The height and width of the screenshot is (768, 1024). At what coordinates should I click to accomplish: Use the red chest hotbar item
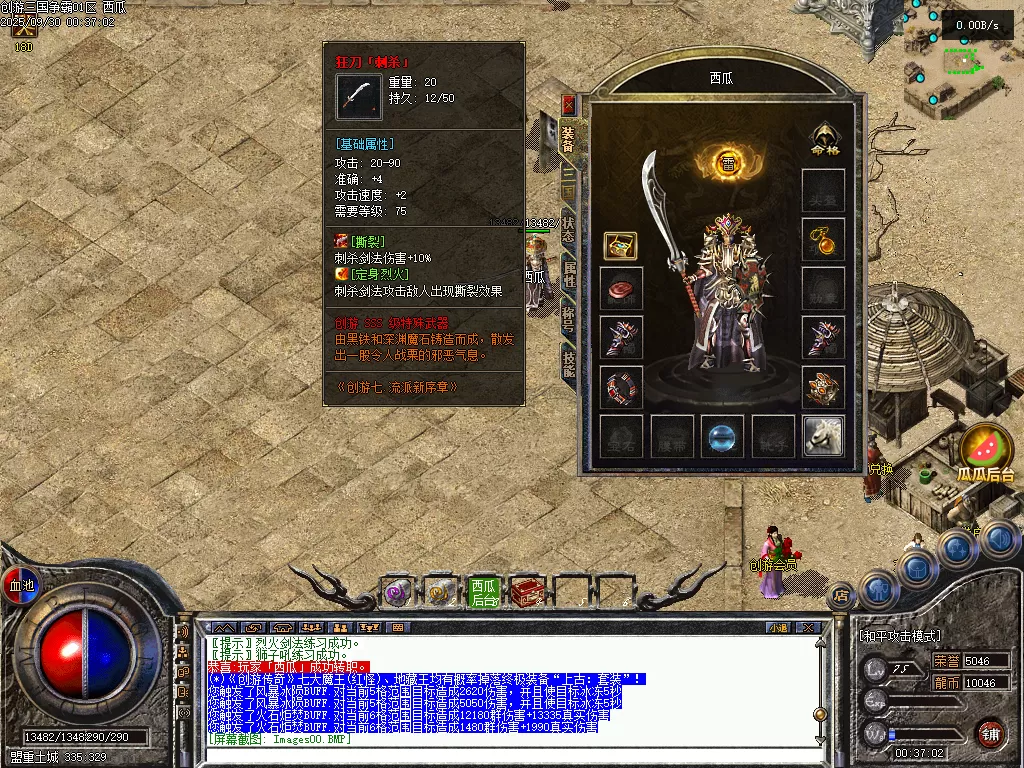tap(526, 593)
